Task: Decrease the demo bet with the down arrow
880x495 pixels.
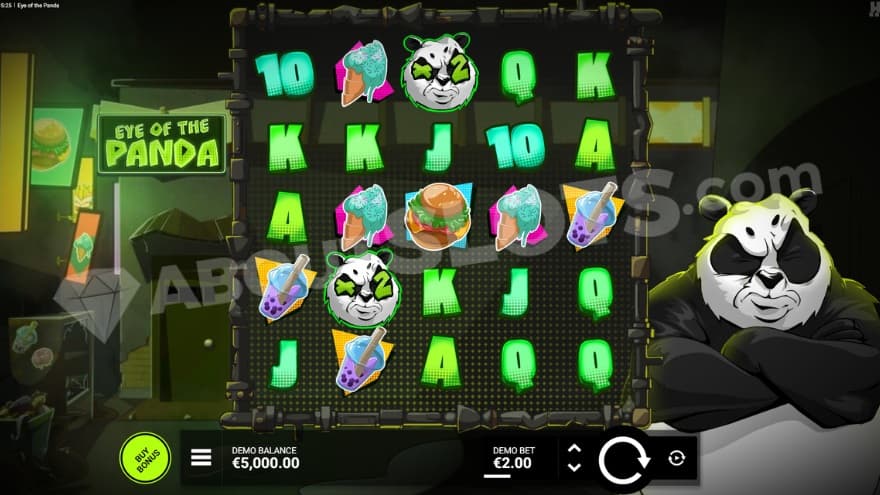Action: [x=574, y=466]
